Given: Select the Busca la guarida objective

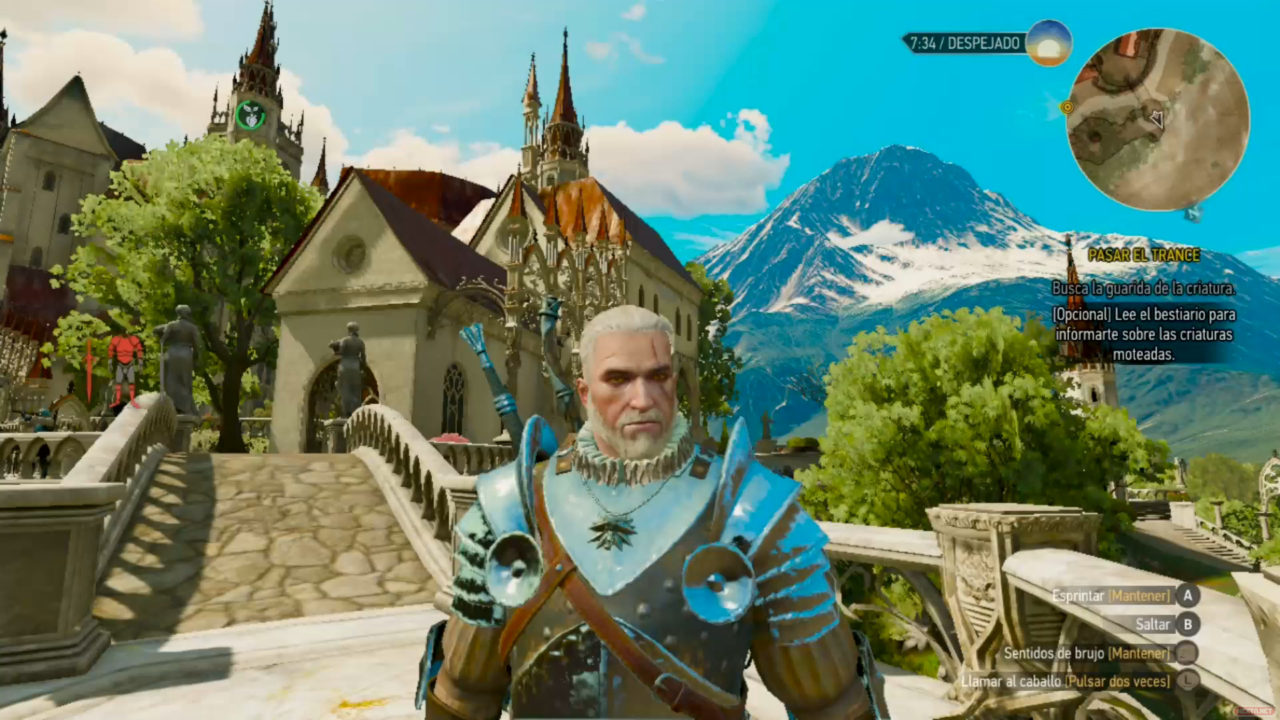Looking at the screenshot, I should click(x=1143, y=288).
